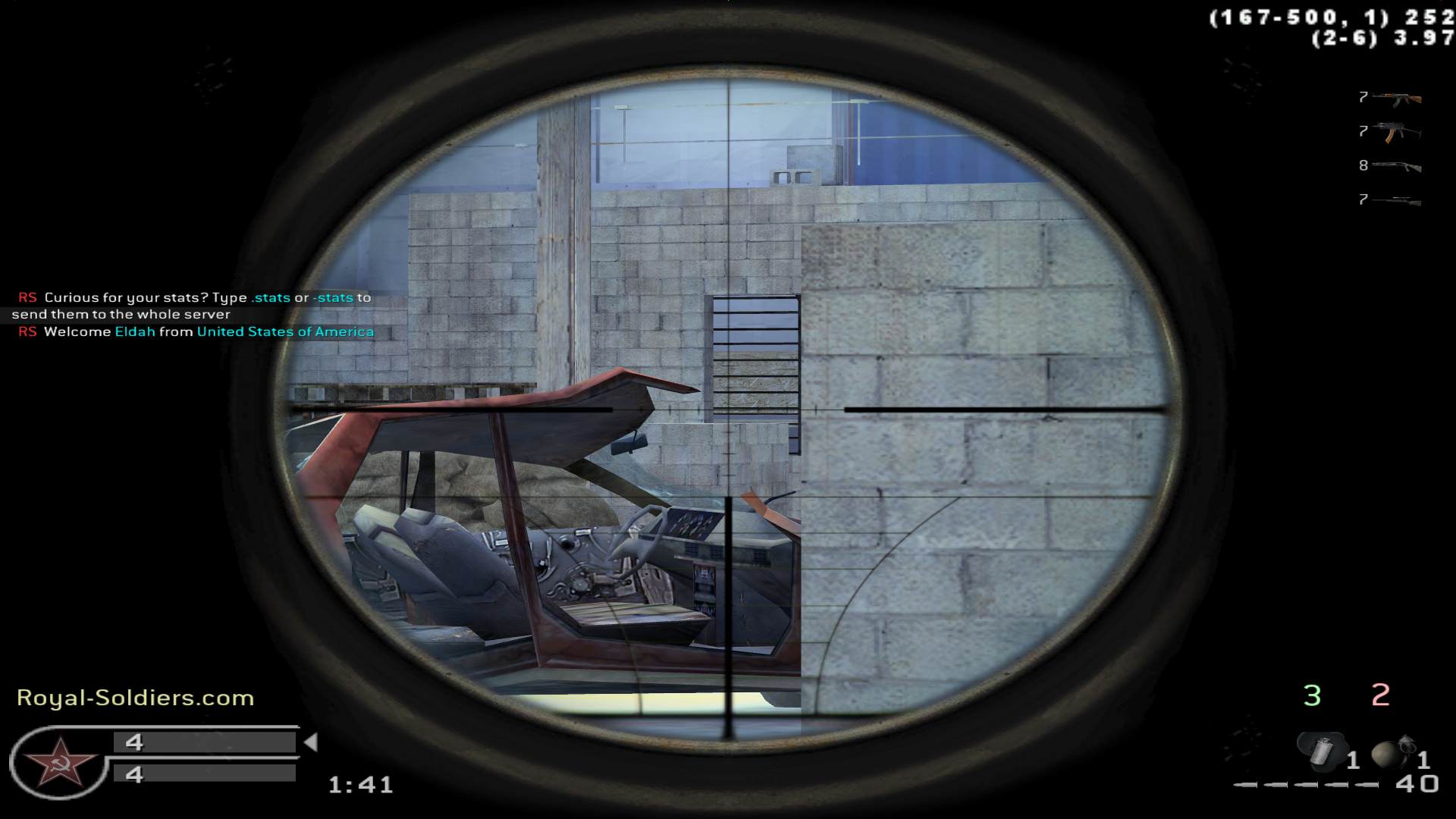Click the ammo counter showing 40
1456x819 pixels.
pos(1417,786)
